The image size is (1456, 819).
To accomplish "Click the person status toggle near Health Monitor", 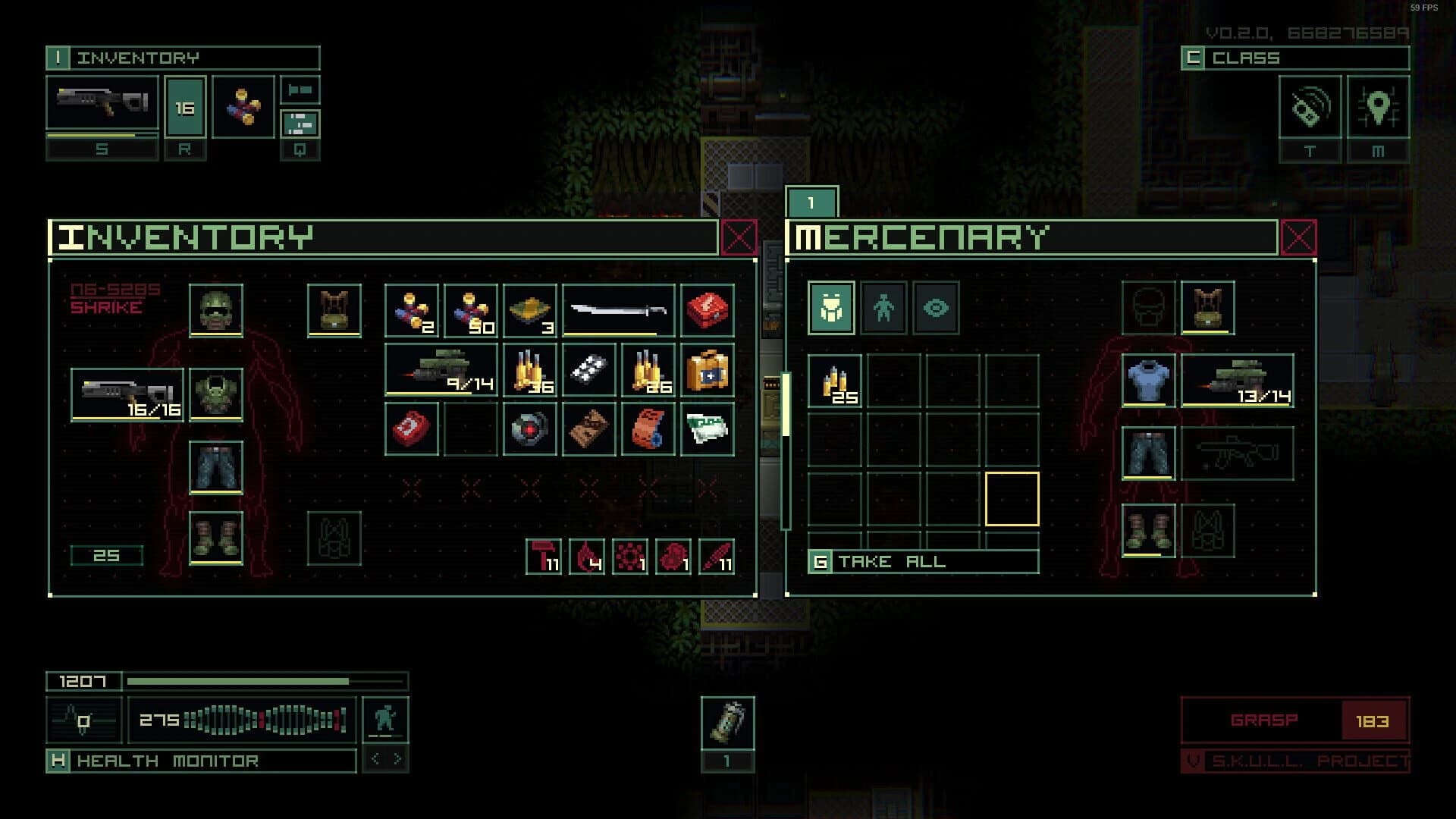I will click(x=387, y=718).
